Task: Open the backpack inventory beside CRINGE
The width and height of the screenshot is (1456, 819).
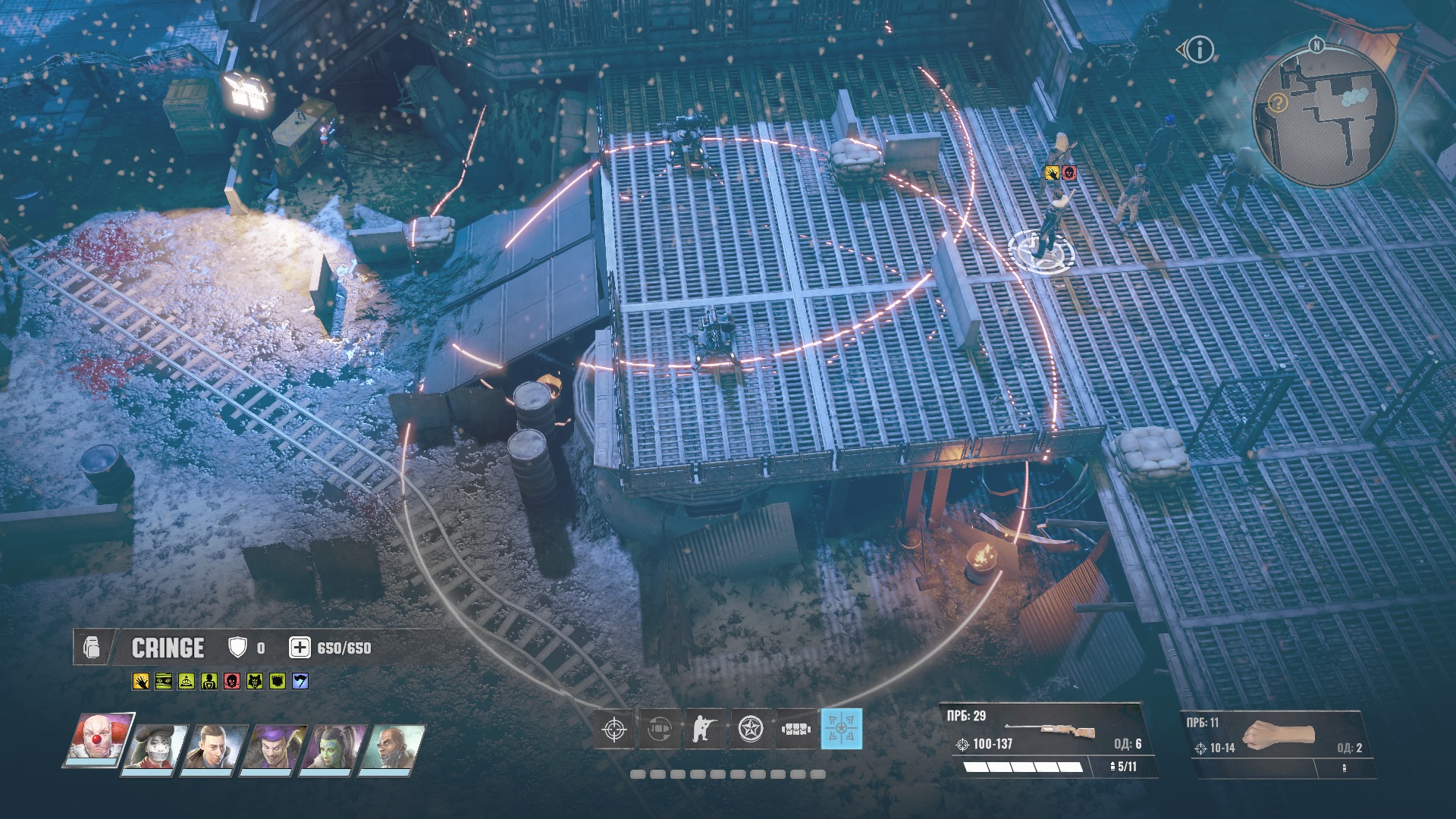Action: [92, 649]
